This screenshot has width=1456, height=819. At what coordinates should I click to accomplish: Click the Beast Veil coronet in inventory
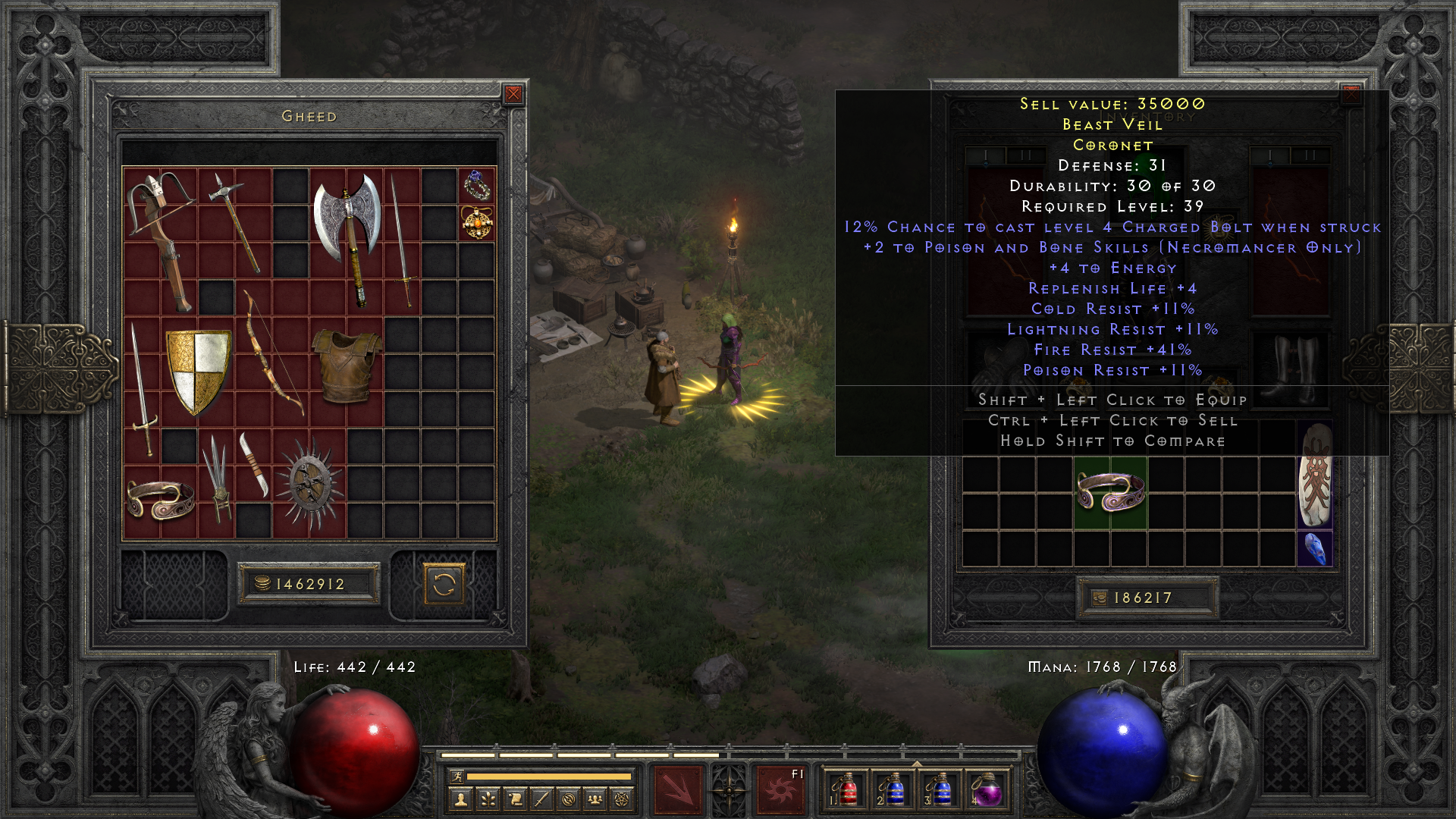(1110, 491)
